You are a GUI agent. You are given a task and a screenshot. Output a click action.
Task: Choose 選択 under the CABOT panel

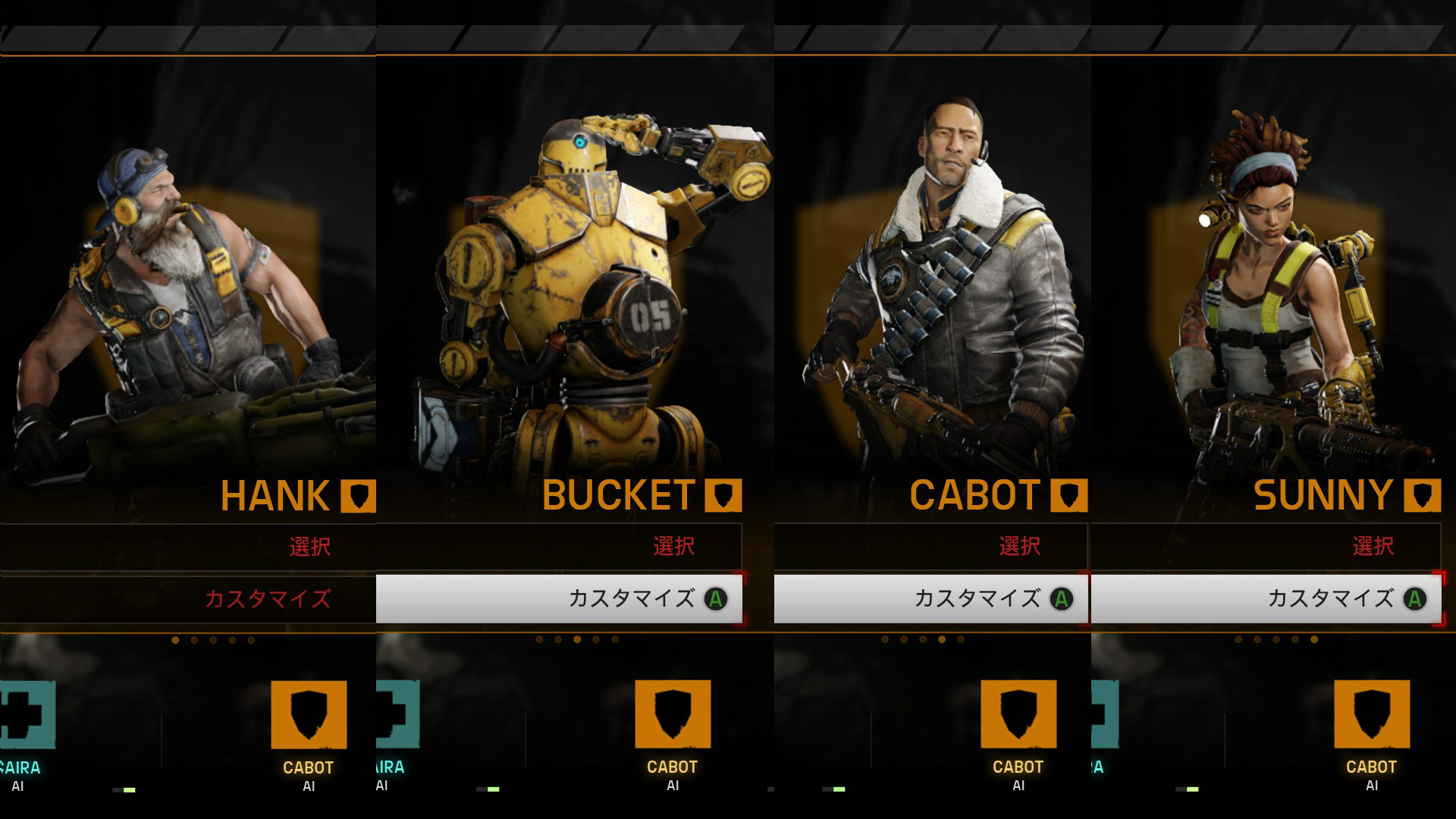(1019, 547)
